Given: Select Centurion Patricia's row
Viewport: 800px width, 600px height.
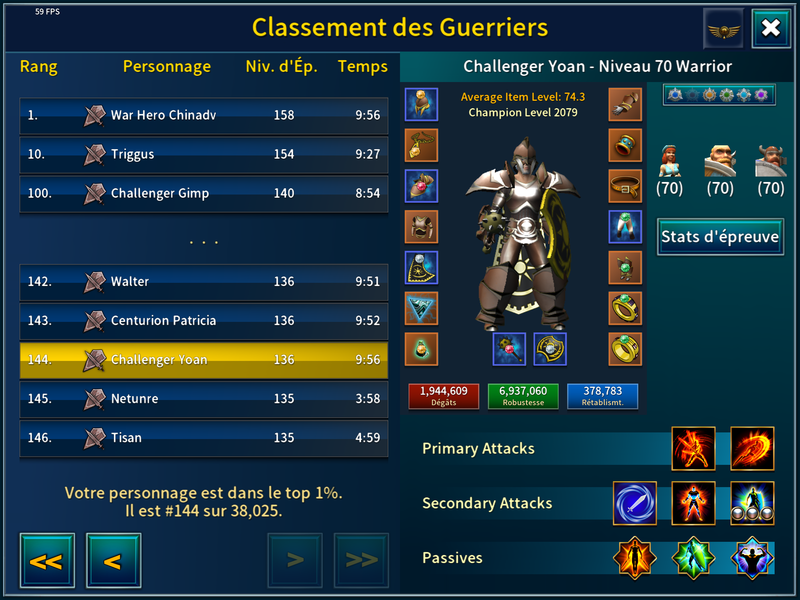Looking at the screenshot, I should pos(204,321).
